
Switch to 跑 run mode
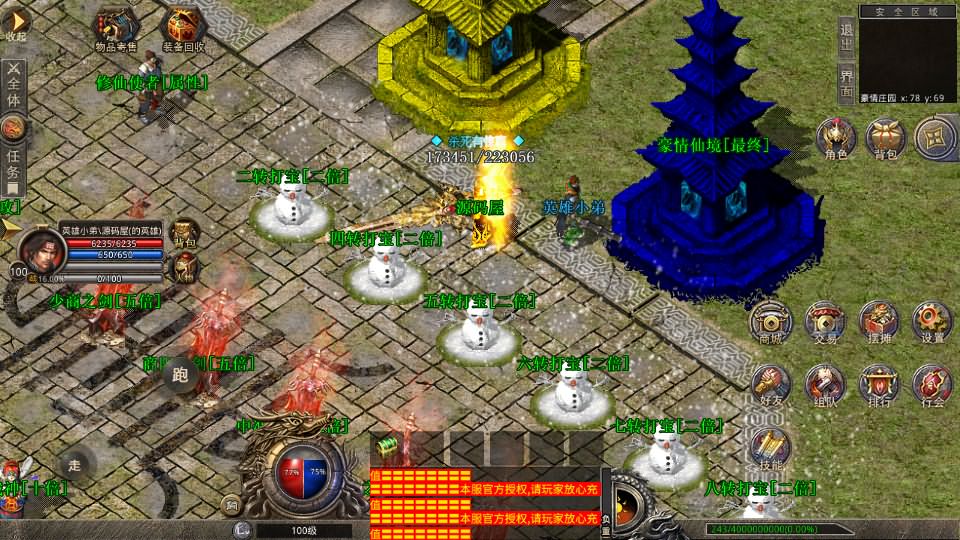[x=180, y=375]
